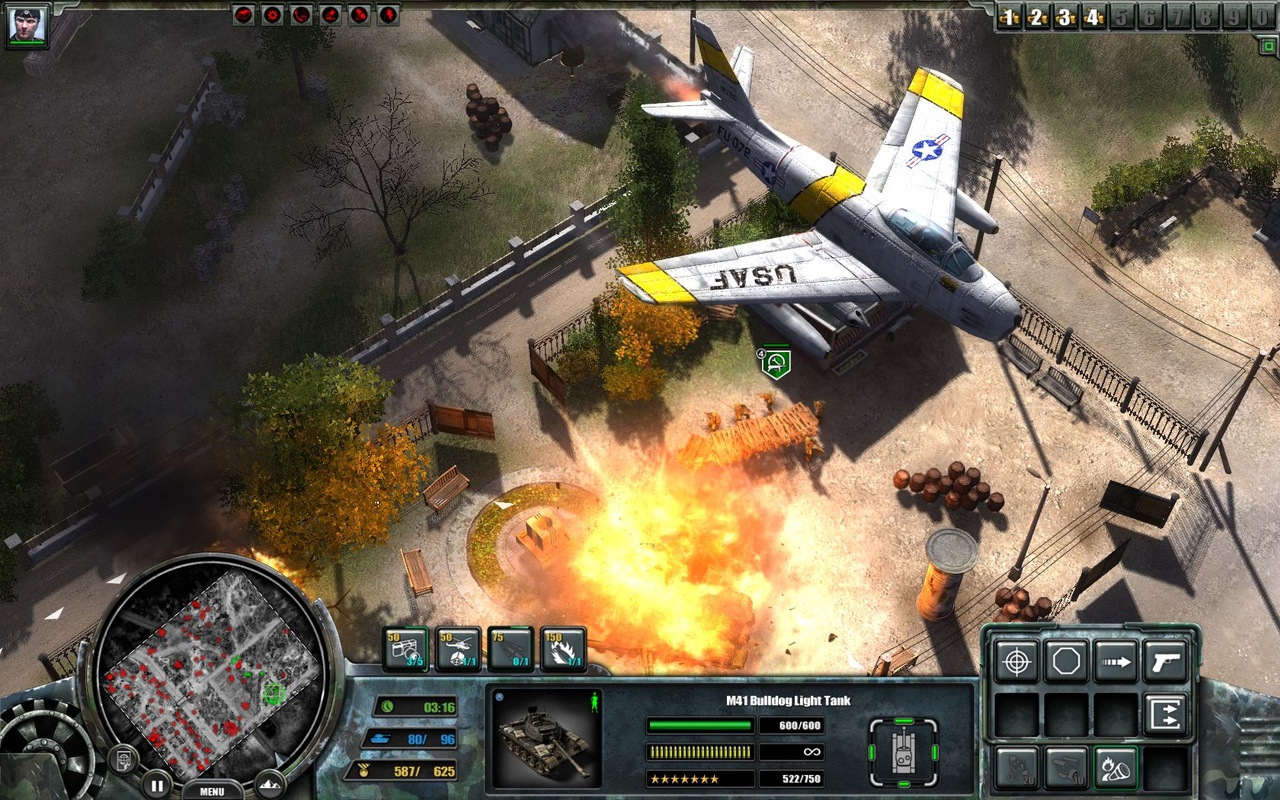The width and height of the screenshot is (1280, 800).
Task: Switch to control group 3
Action: (x=1066, y=17)
